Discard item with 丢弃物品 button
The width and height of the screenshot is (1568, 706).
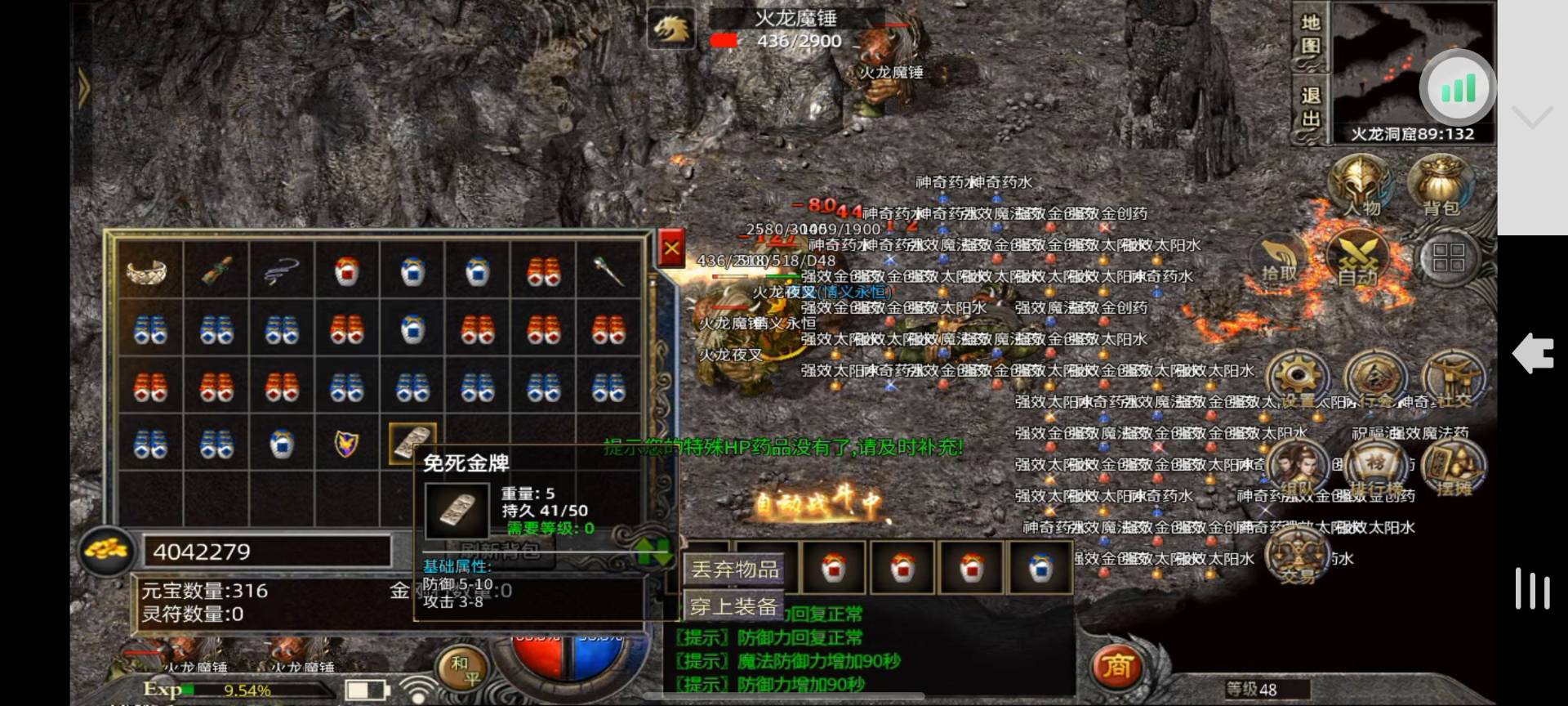[x=734, y=569]
